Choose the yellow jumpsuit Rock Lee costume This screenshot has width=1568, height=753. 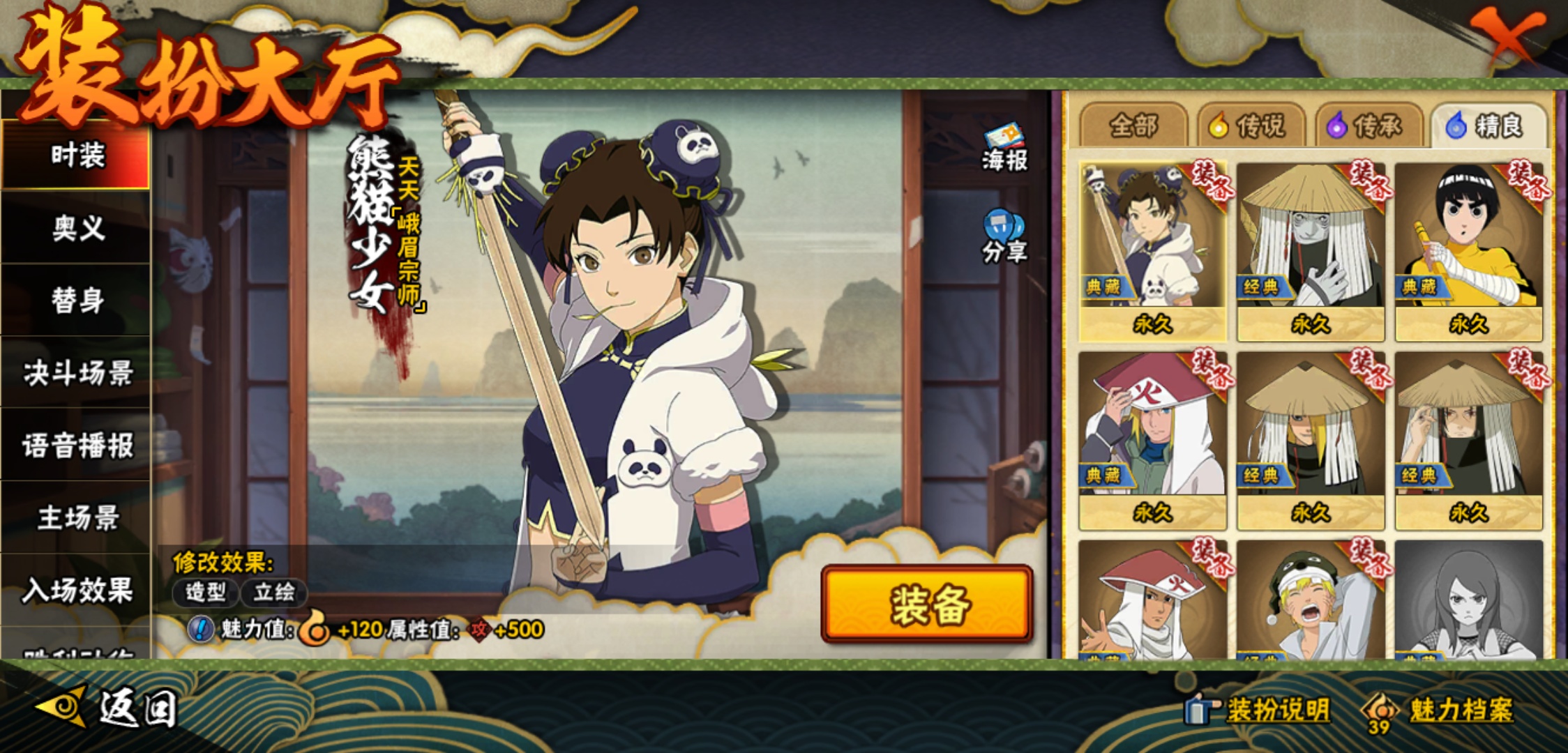(x=1469, y=251)
